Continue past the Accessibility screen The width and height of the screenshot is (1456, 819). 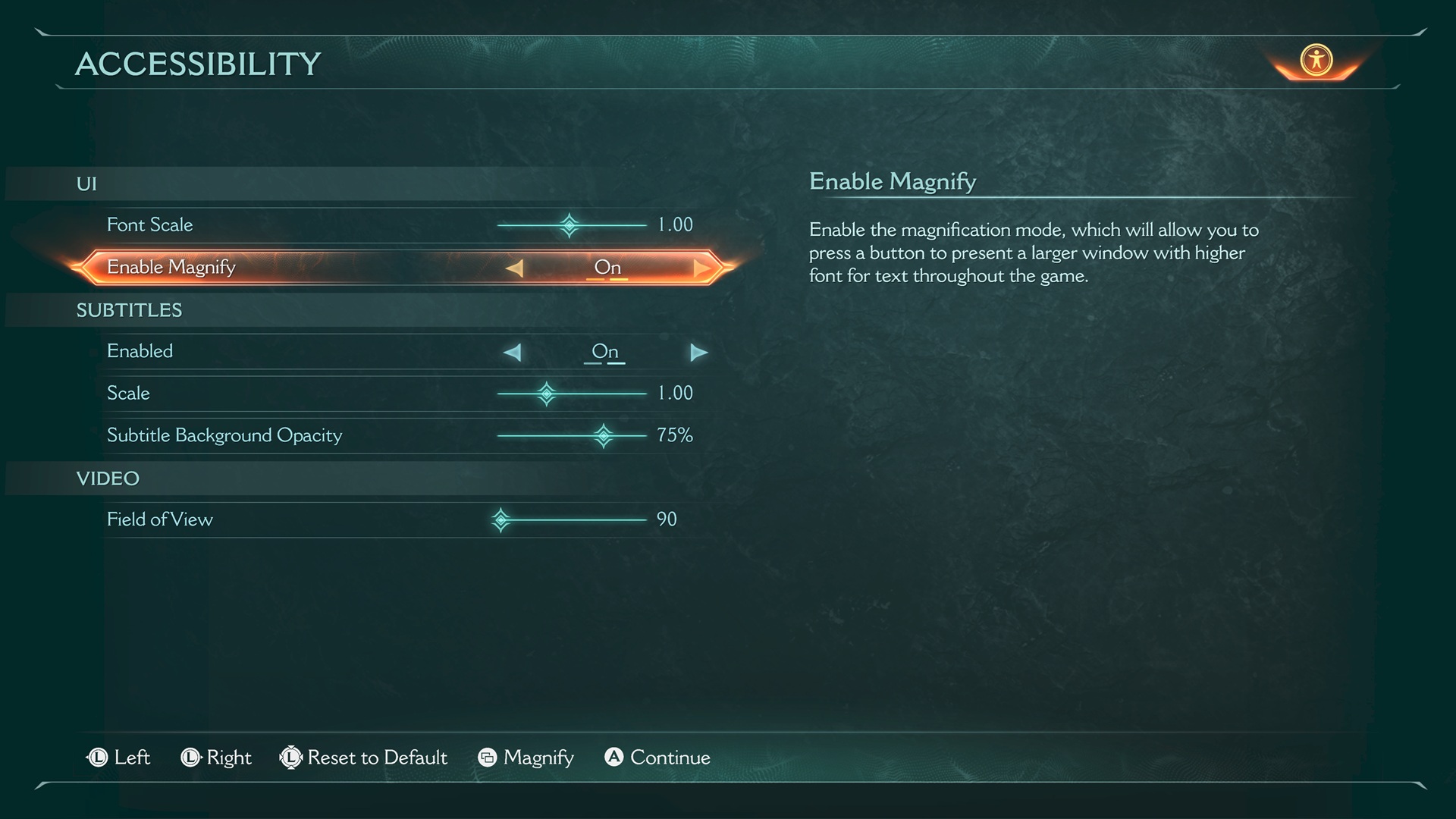(657, 758)
